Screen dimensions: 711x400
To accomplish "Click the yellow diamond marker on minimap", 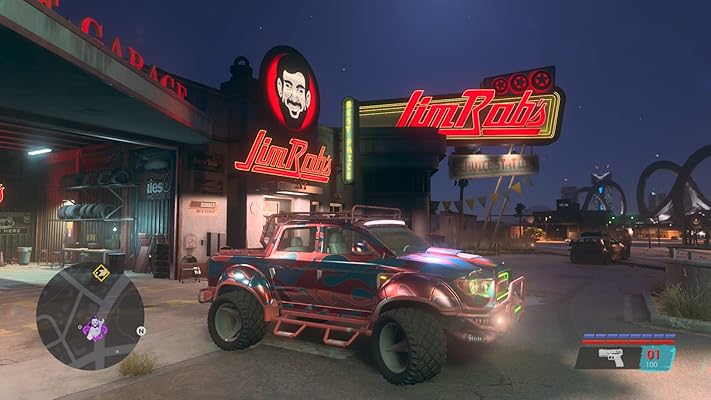I will [x=101, y=272].
